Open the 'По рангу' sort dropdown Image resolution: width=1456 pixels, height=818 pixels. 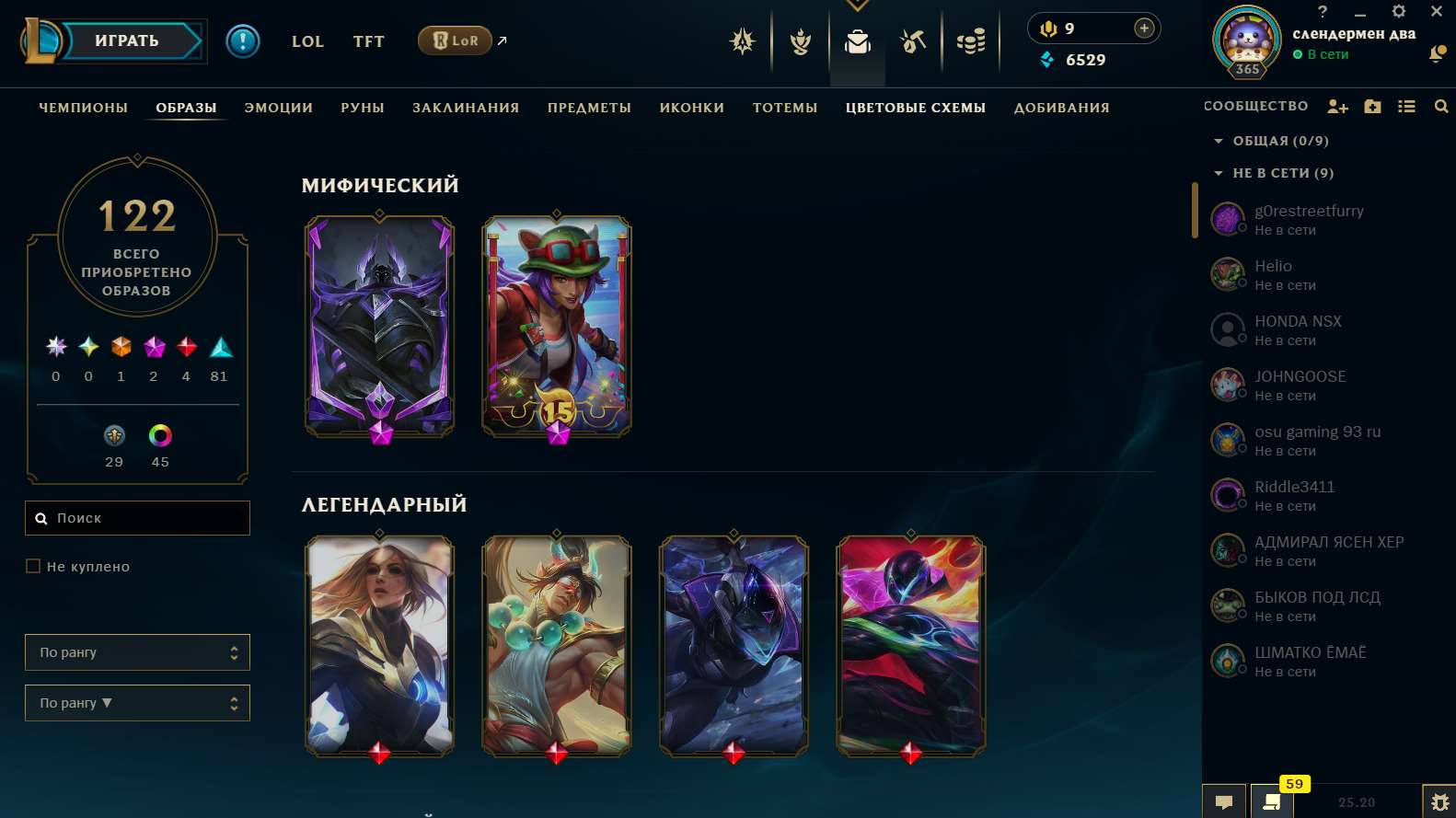click(137, 651)
